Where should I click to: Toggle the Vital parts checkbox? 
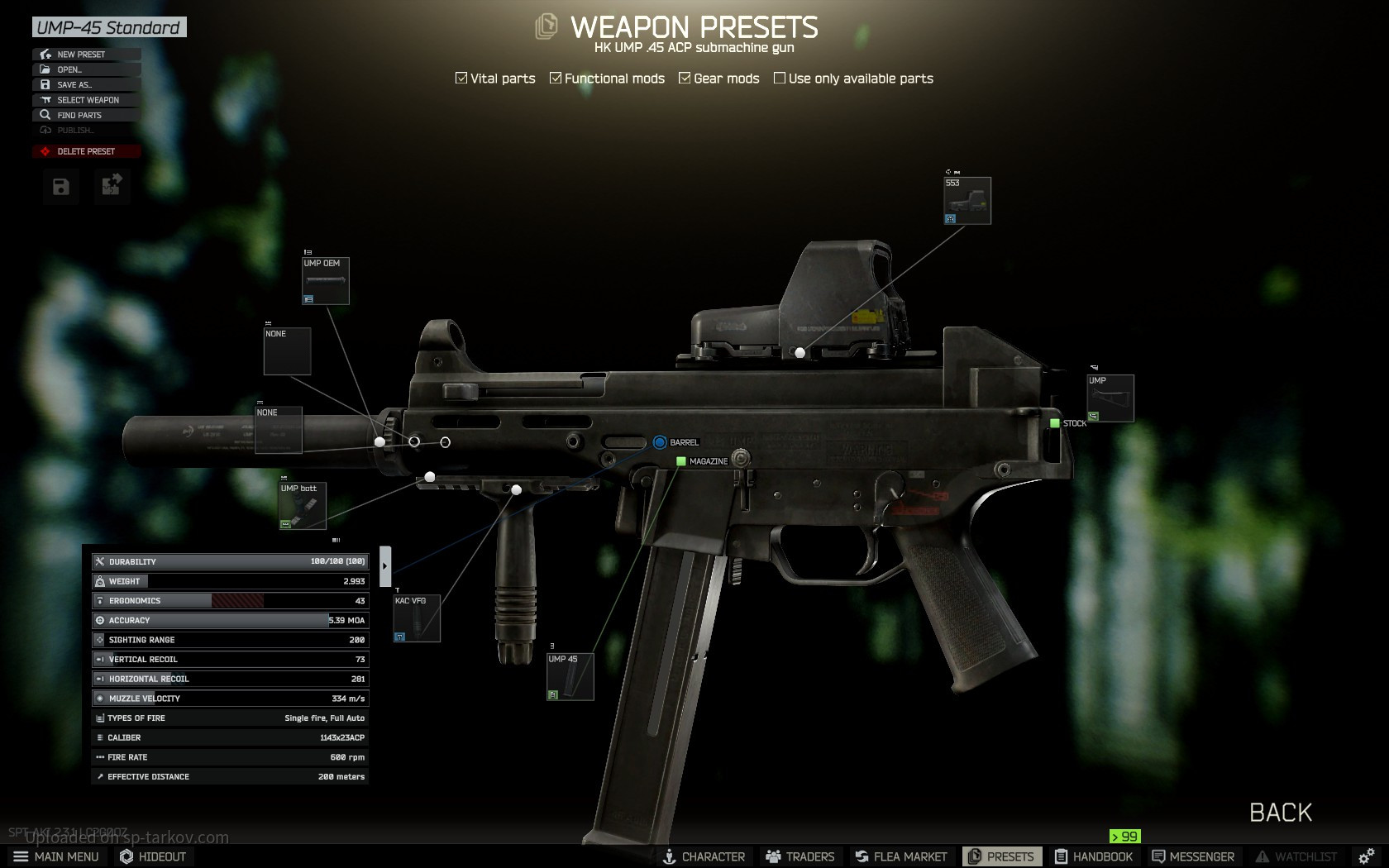(461, 79)
